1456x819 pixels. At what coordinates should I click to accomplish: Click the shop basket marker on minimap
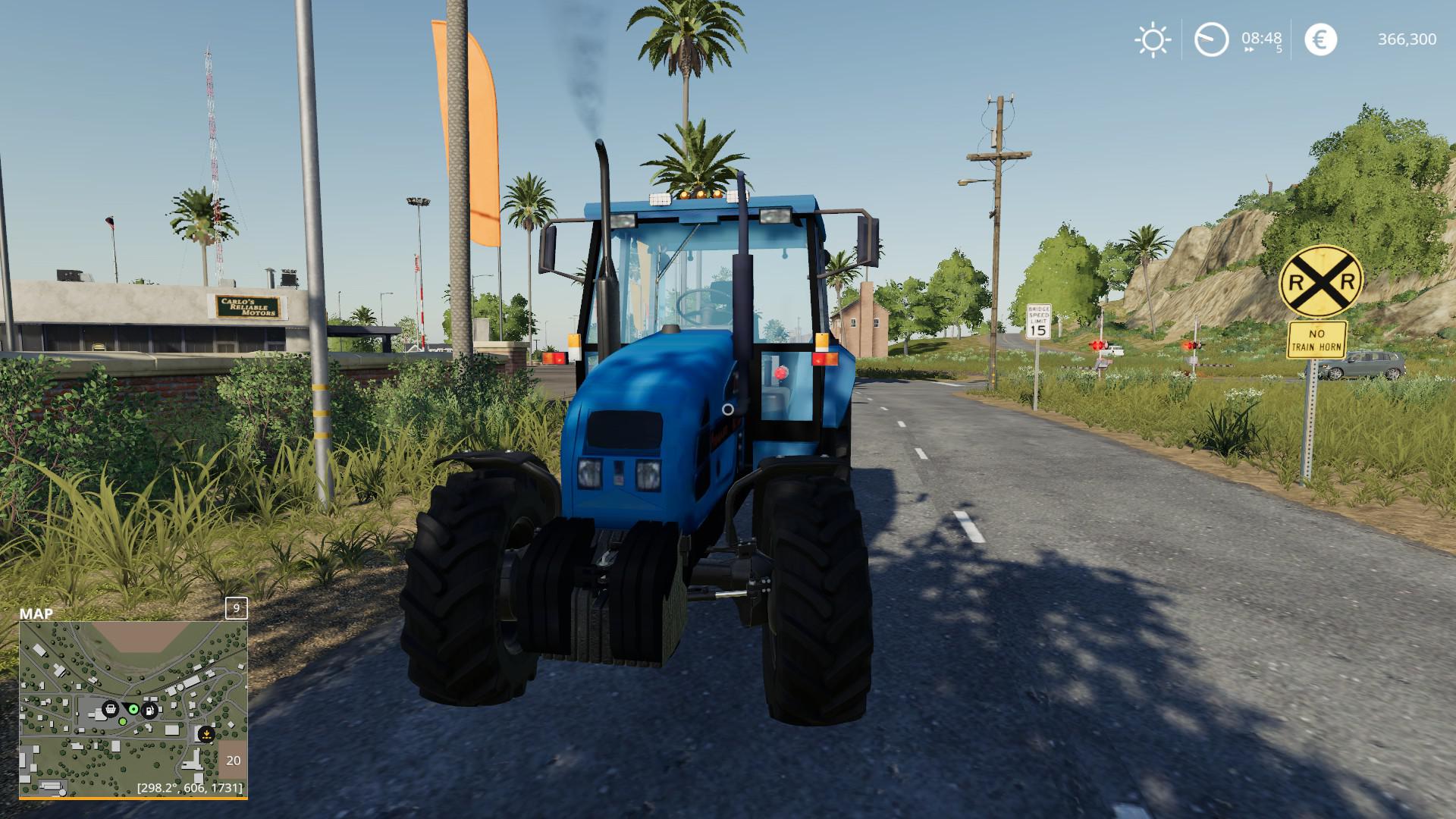[111, 710]
